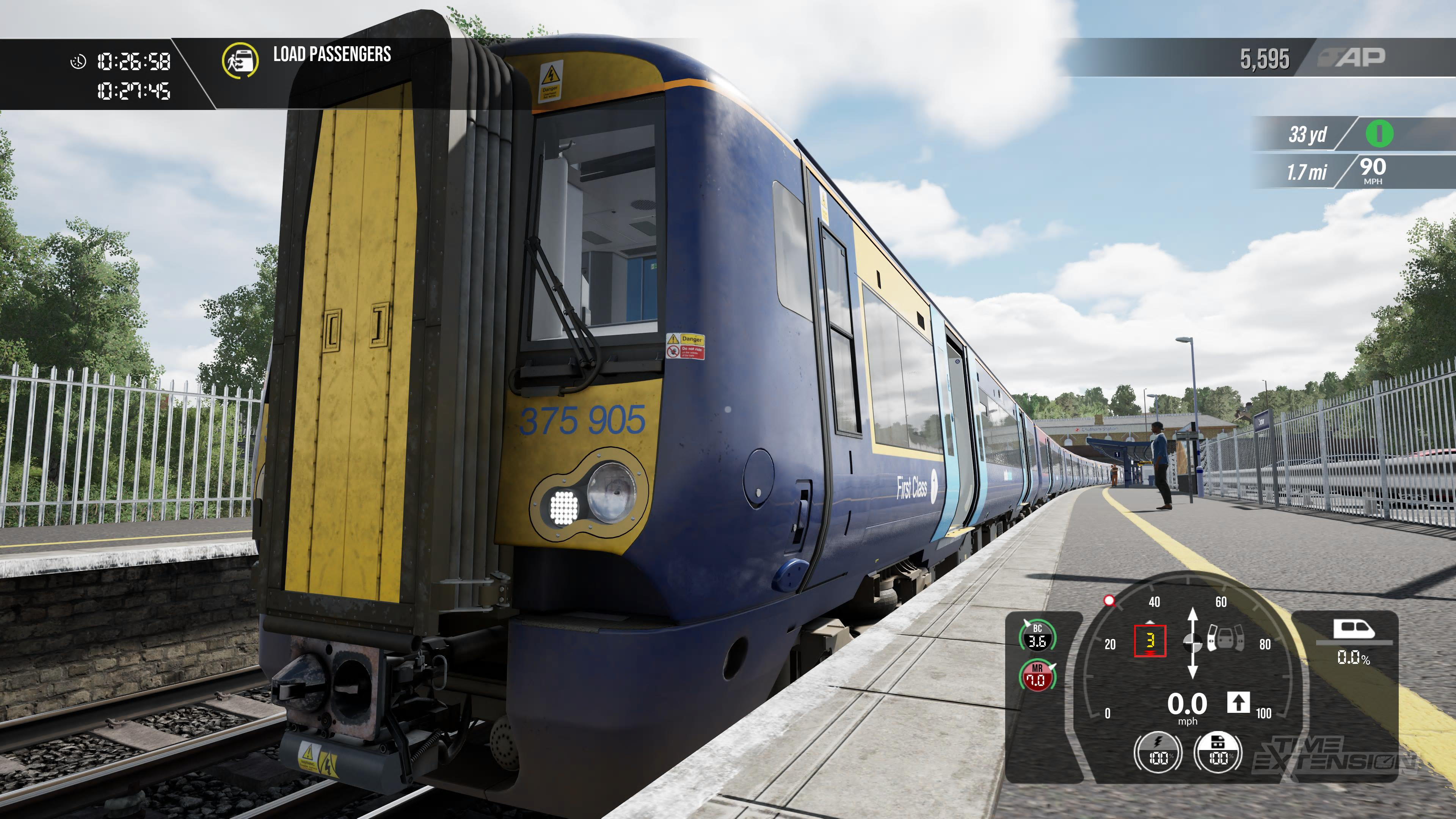Select the train brake percentage gauge
This screenshot has height=819, width=1456.
click(1218, 753)
